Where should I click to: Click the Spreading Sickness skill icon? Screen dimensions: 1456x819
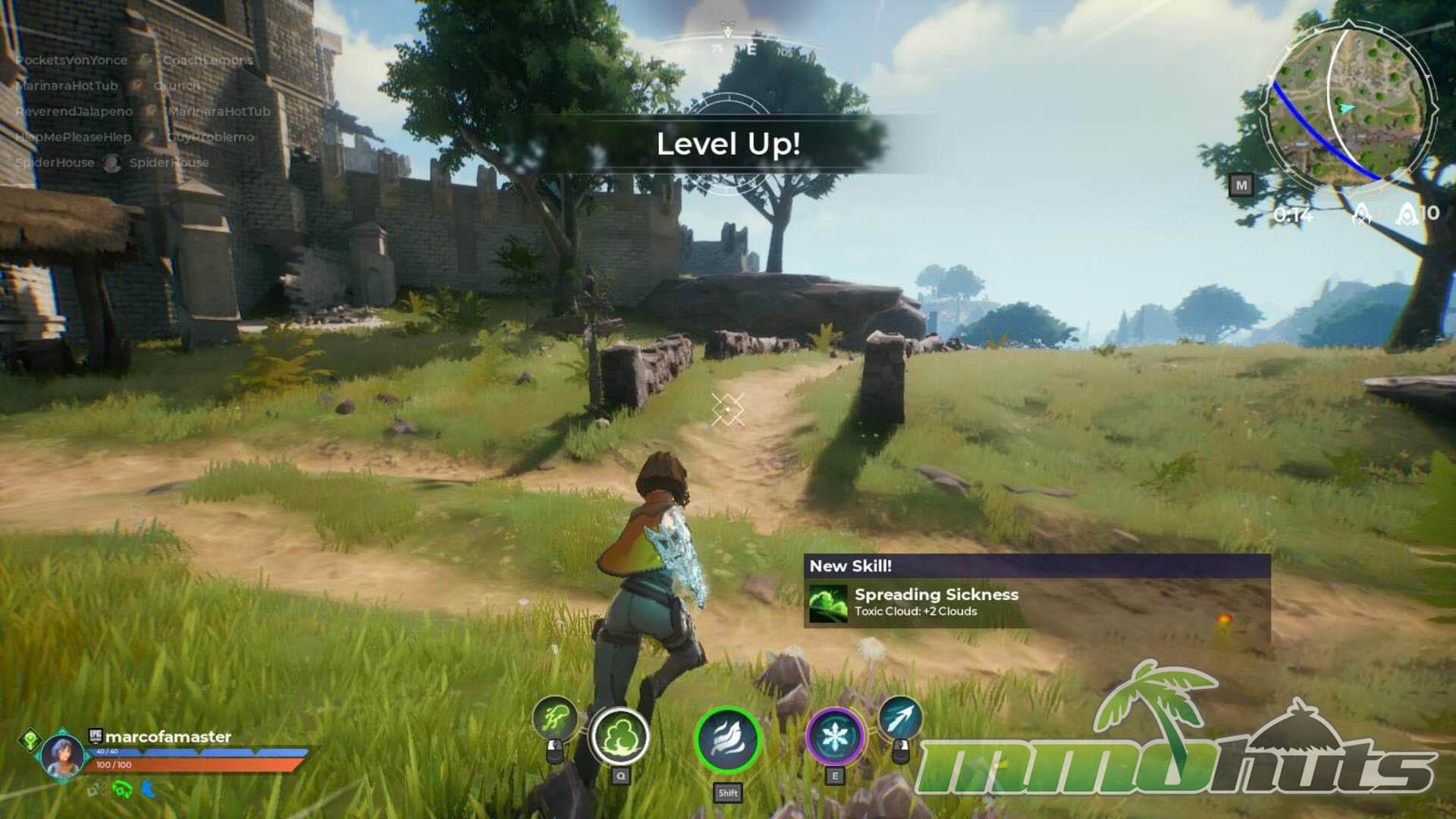[x=827, y=604]
